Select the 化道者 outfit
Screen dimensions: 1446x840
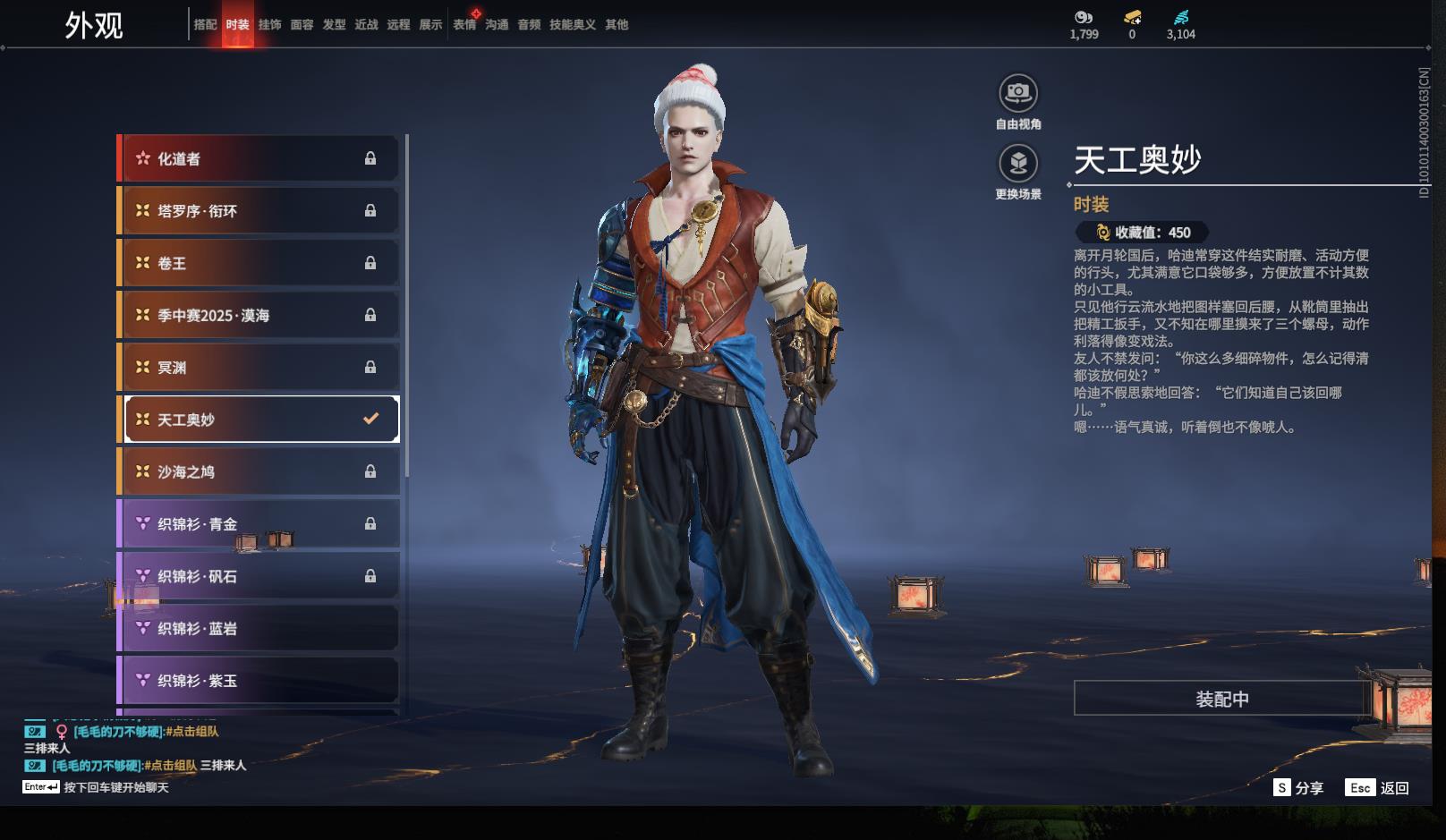point(259,159)
